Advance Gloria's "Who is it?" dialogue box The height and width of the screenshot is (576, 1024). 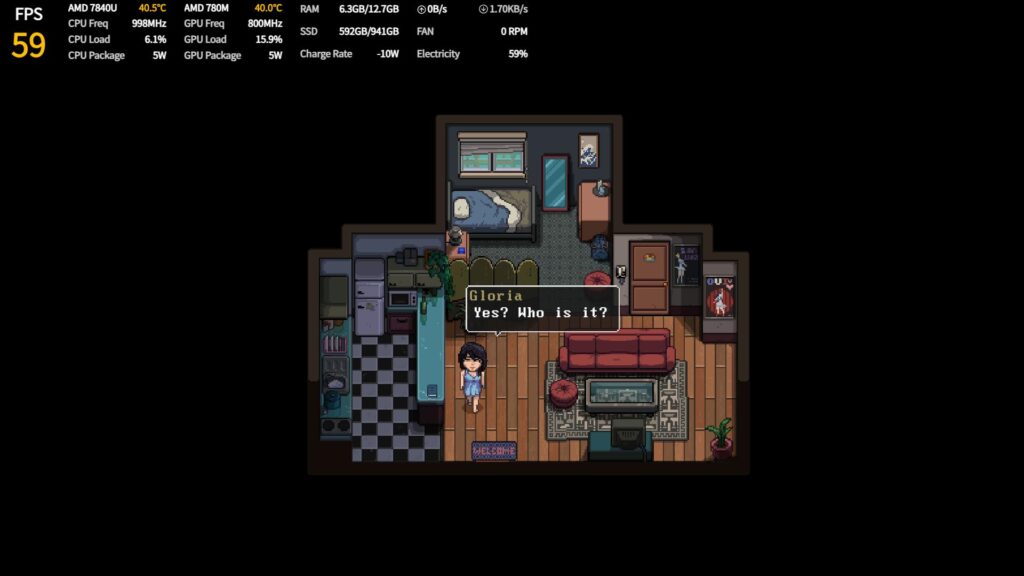click(x=541, y=312)
